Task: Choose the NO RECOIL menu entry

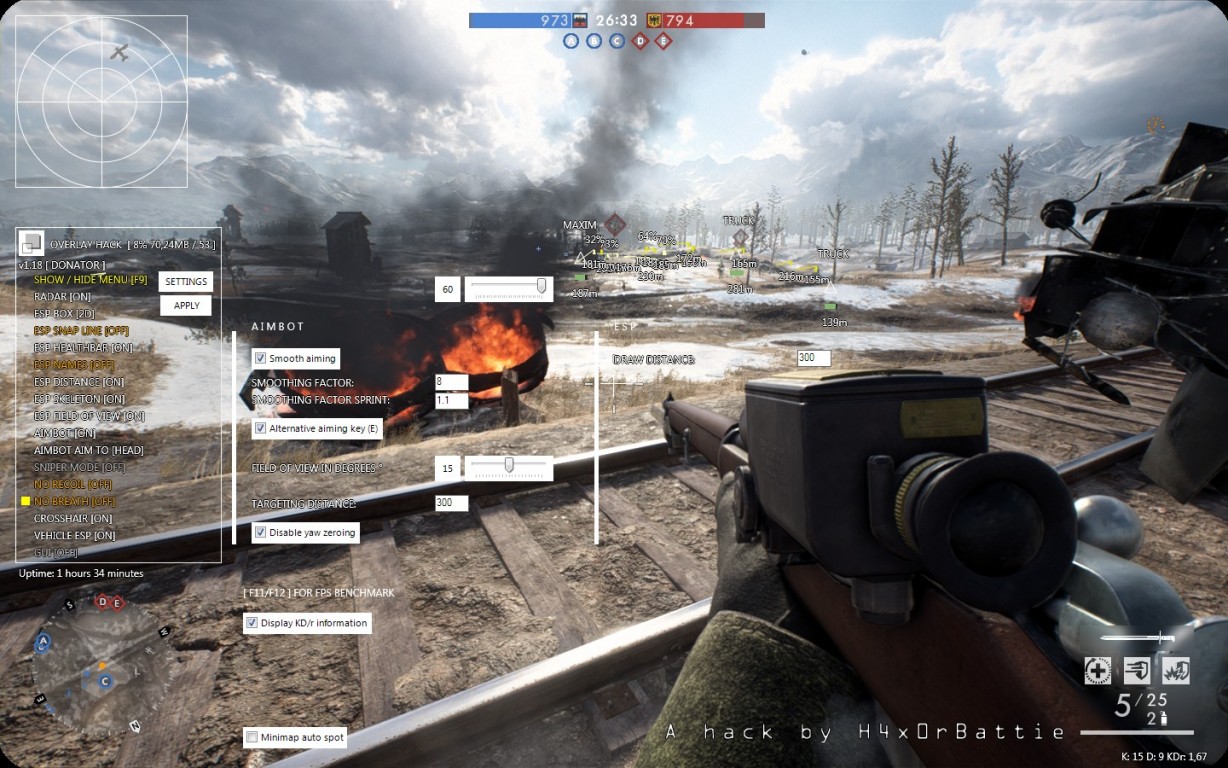Action: coord(73,484)
